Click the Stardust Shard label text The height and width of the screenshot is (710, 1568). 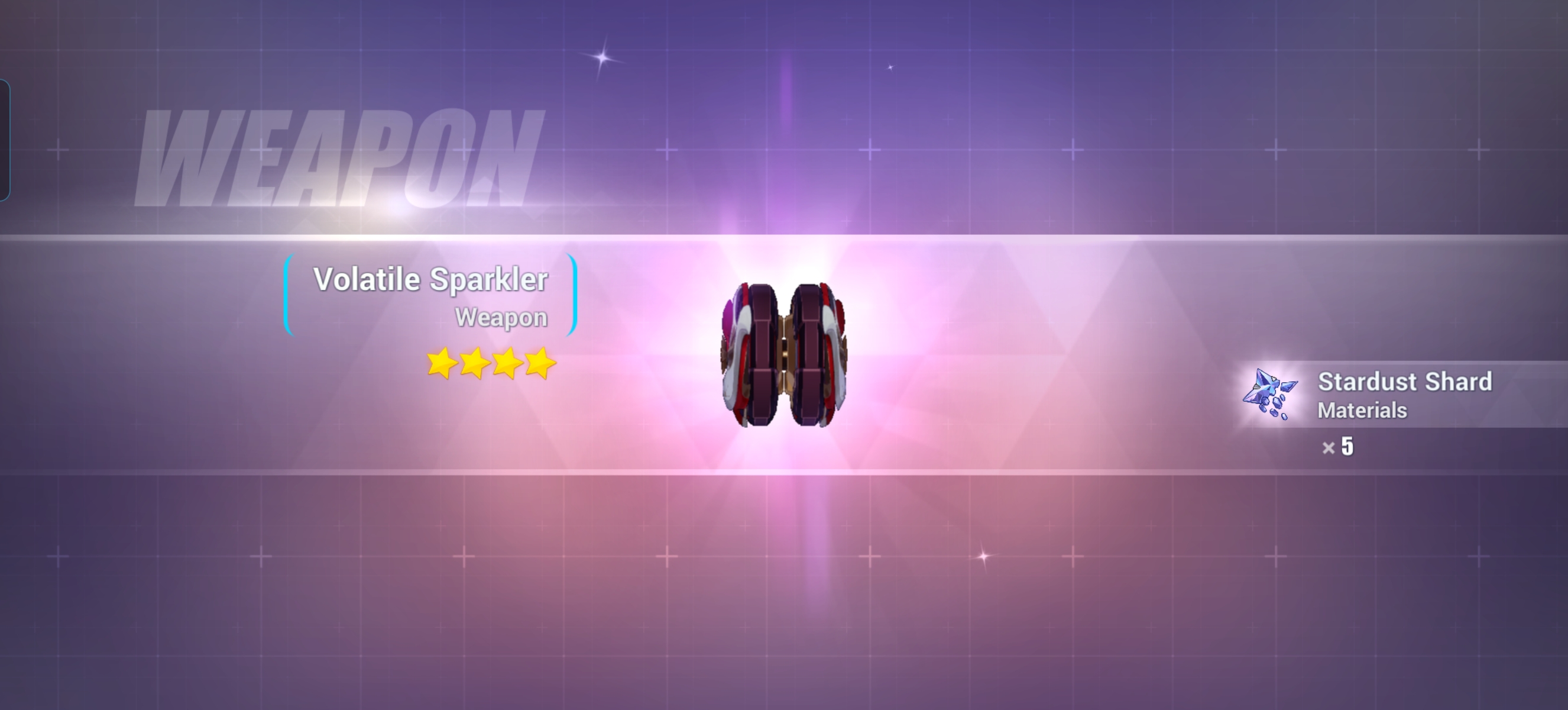1405,381
